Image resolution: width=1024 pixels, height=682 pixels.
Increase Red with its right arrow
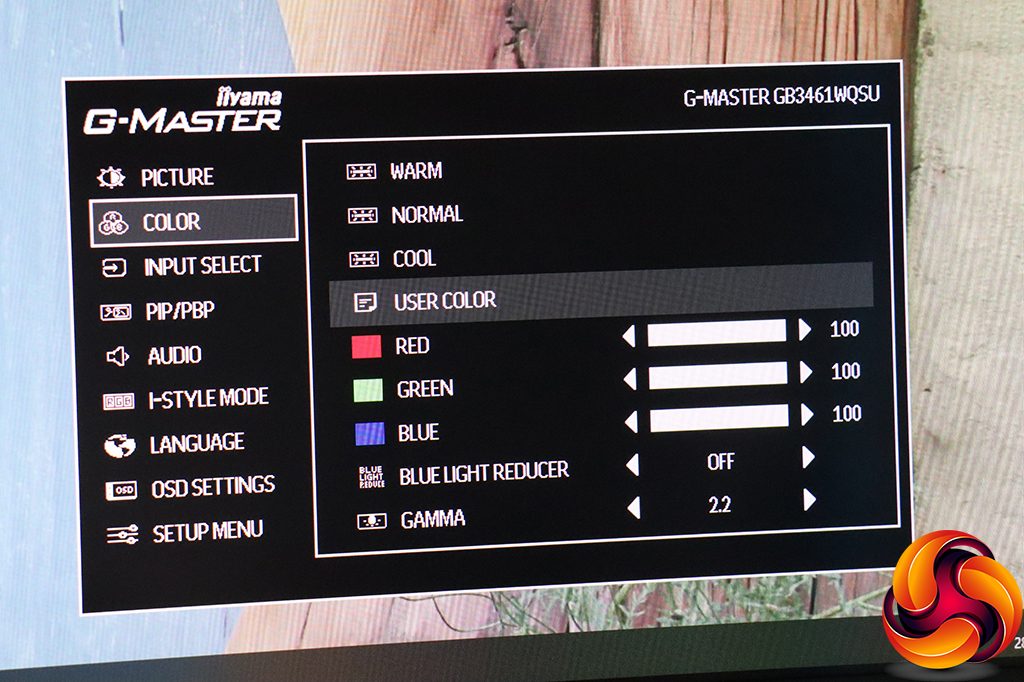[x=805, y=330]
